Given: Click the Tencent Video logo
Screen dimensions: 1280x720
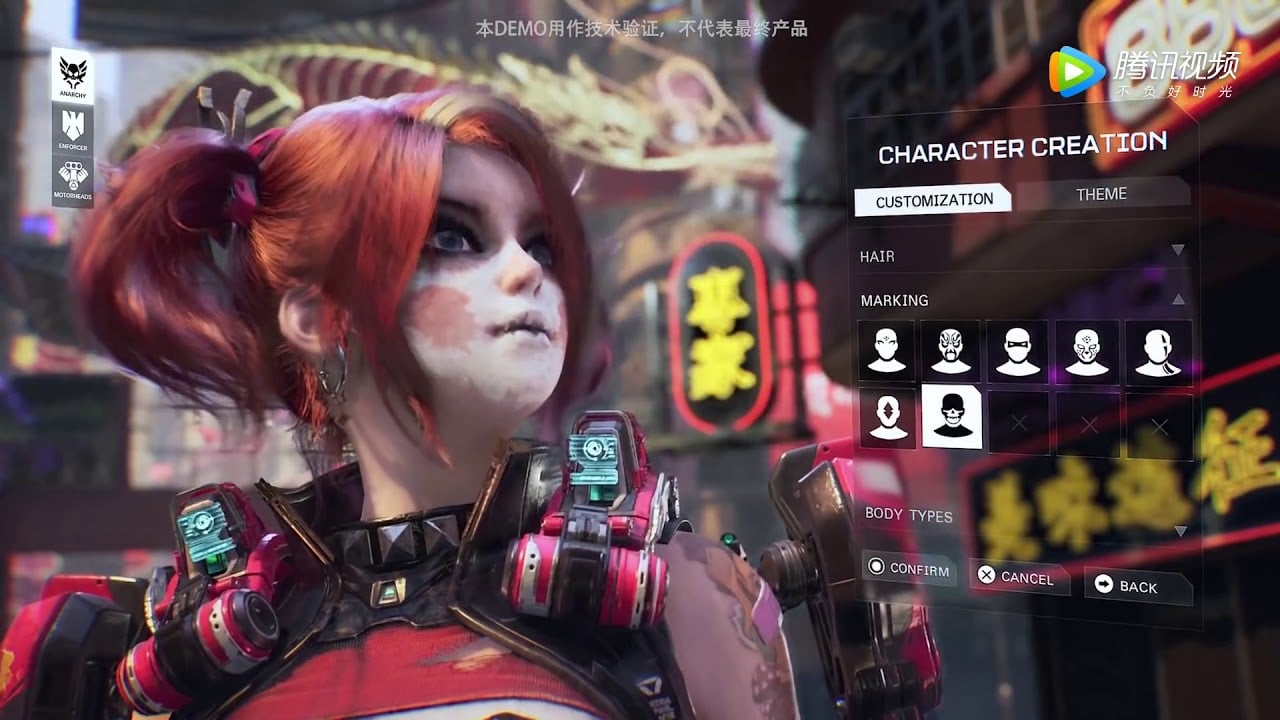Looking at the screenshot, I should pos(1145,72).
